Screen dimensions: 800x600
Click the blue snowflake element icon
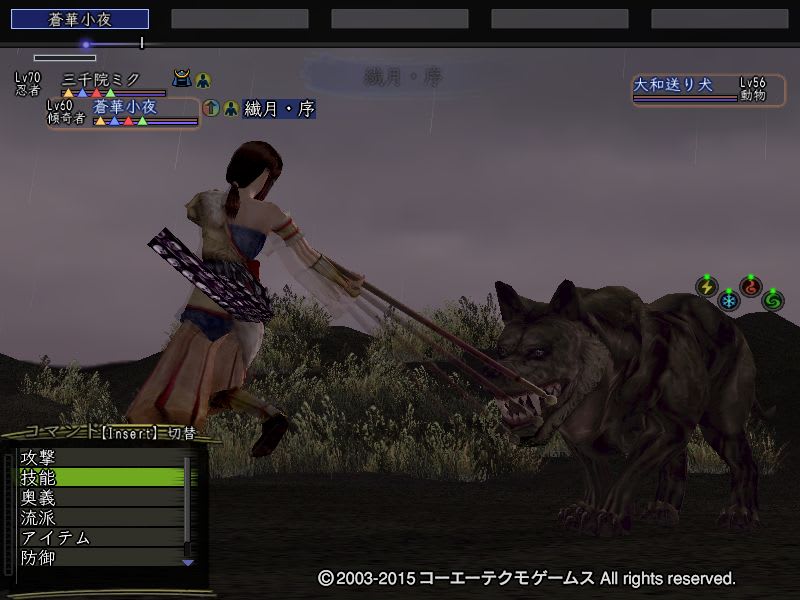[x=729, y=301]
